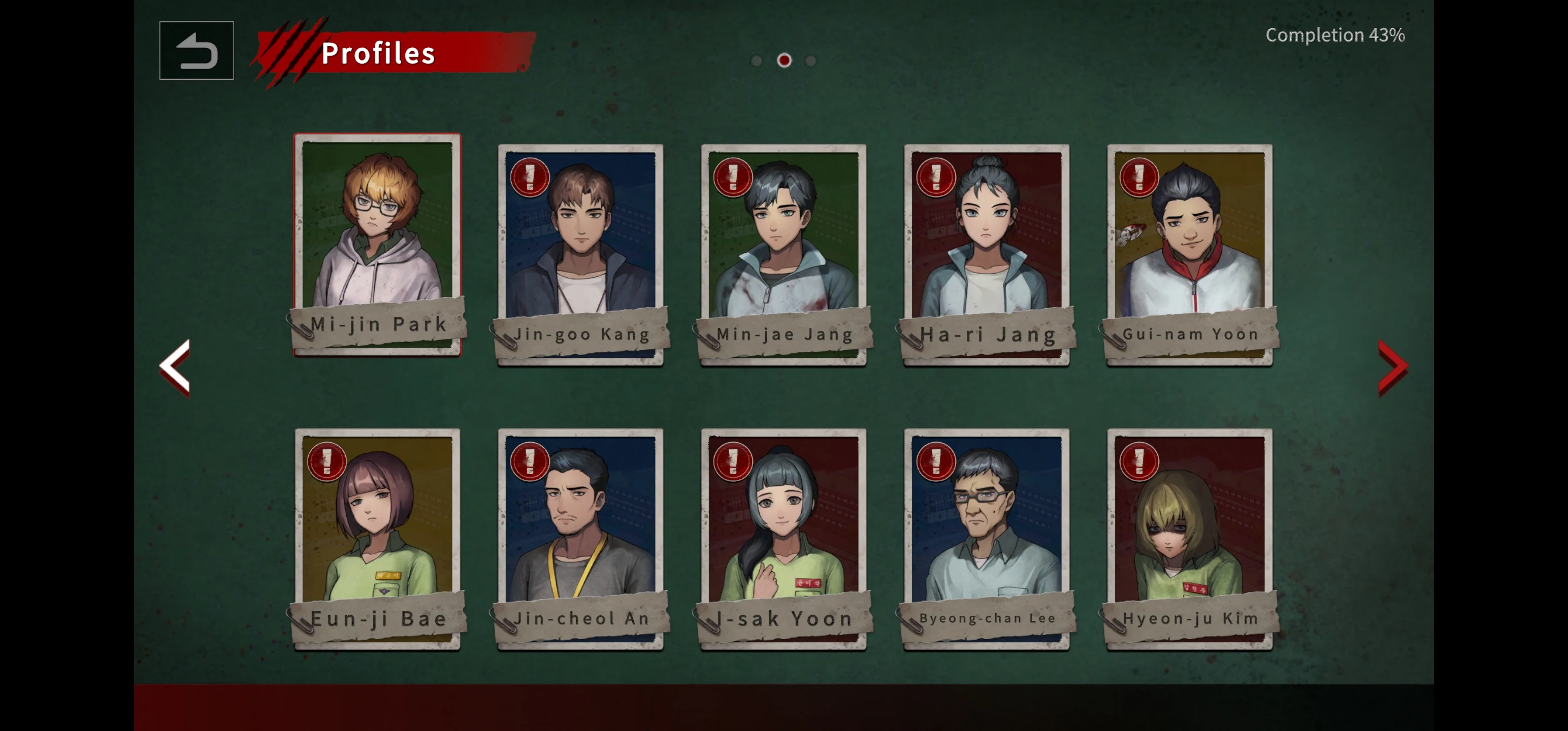
Task: Open the I-sak Yoon profile card
Action: pos(783,538)
